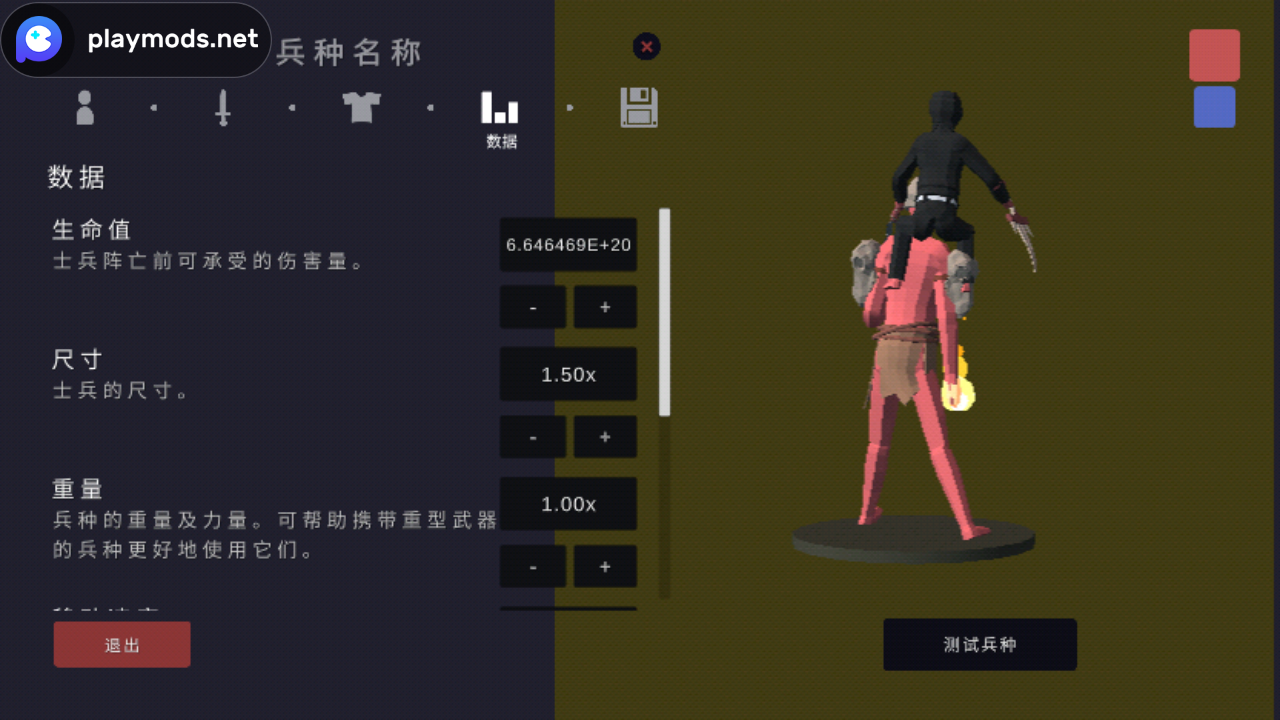Increase 生命值 with the plus stepper
Screen dimensions: 1280x720
pos(605,306)
